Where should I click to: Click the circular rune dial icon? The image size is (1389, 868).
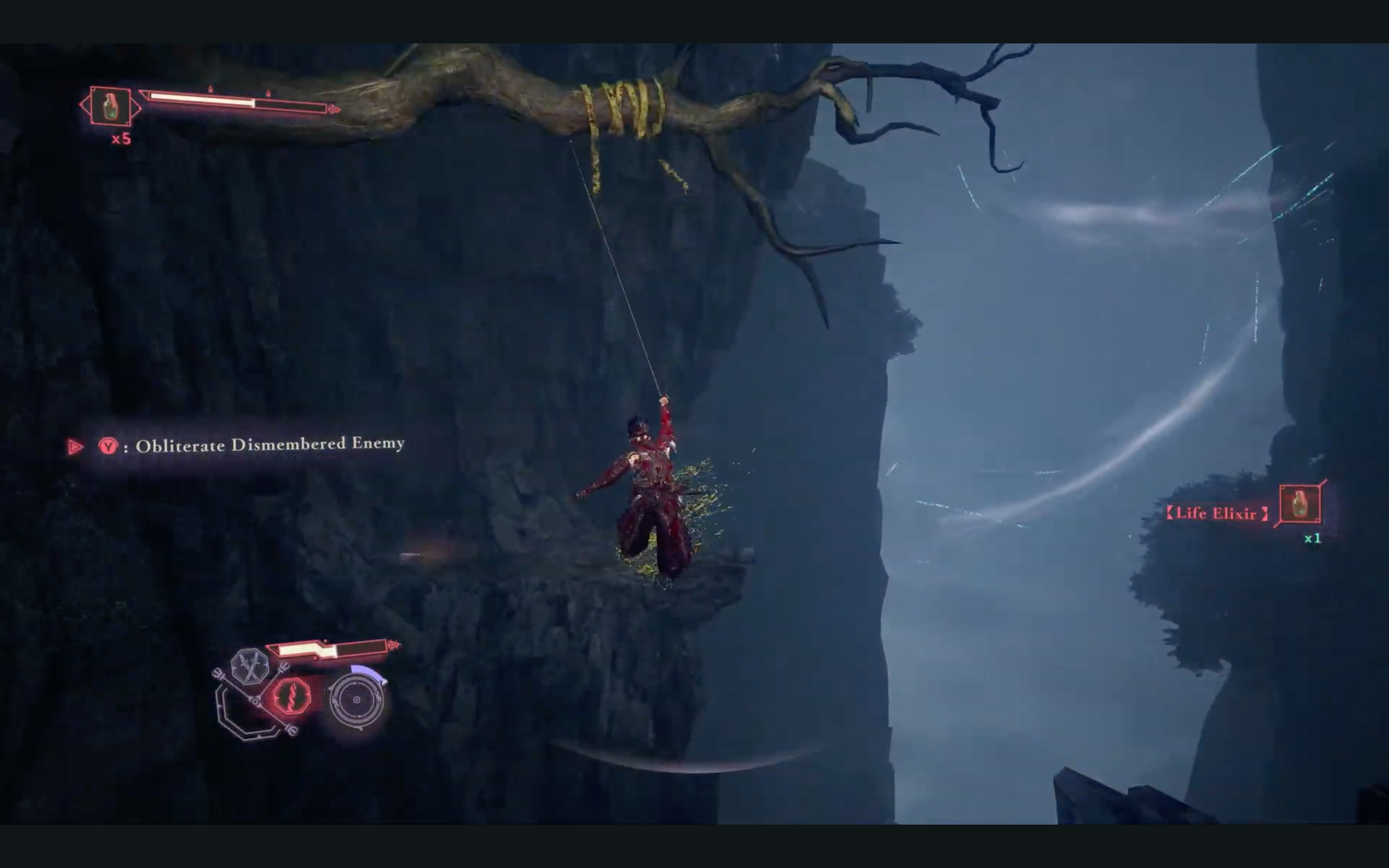[x=357, y=700]
